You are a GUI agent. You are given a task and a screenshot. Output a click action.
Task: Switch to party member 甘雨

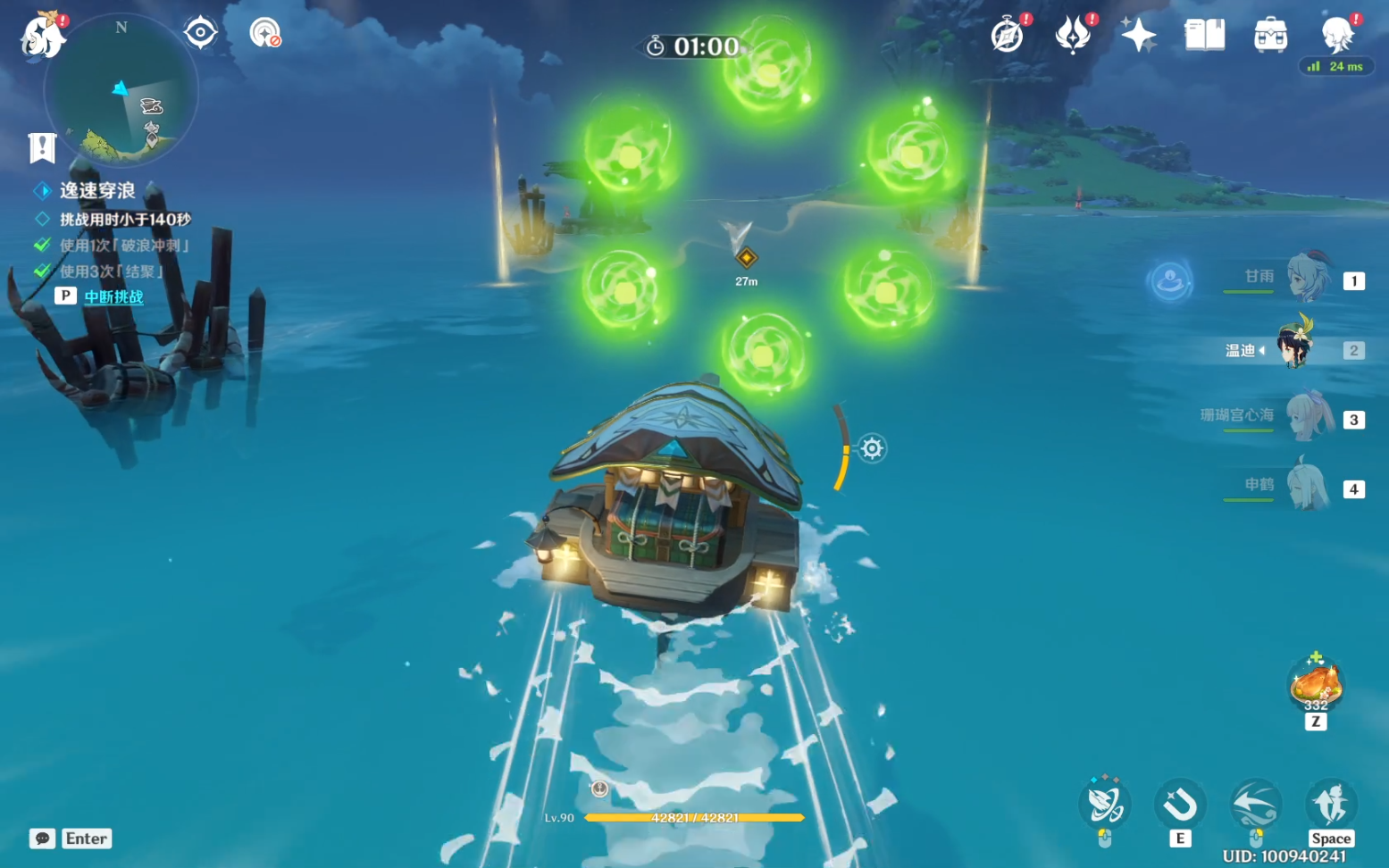coord(1308,280)
